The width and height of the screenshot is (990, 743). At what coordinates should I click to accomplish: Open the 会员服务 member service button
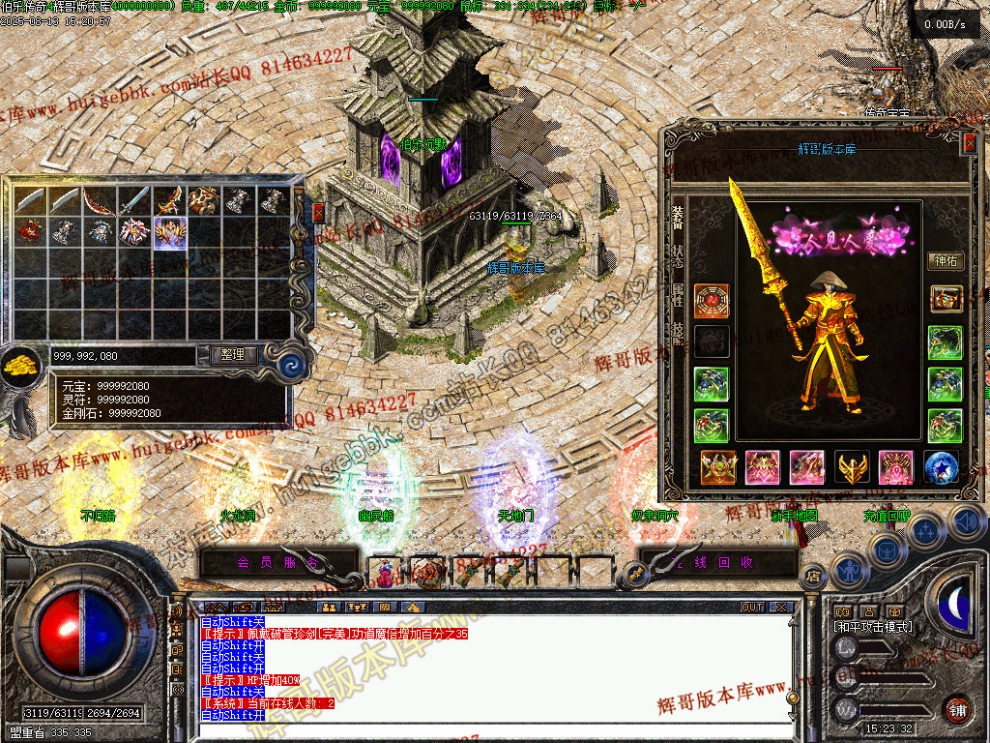(278, 563)
